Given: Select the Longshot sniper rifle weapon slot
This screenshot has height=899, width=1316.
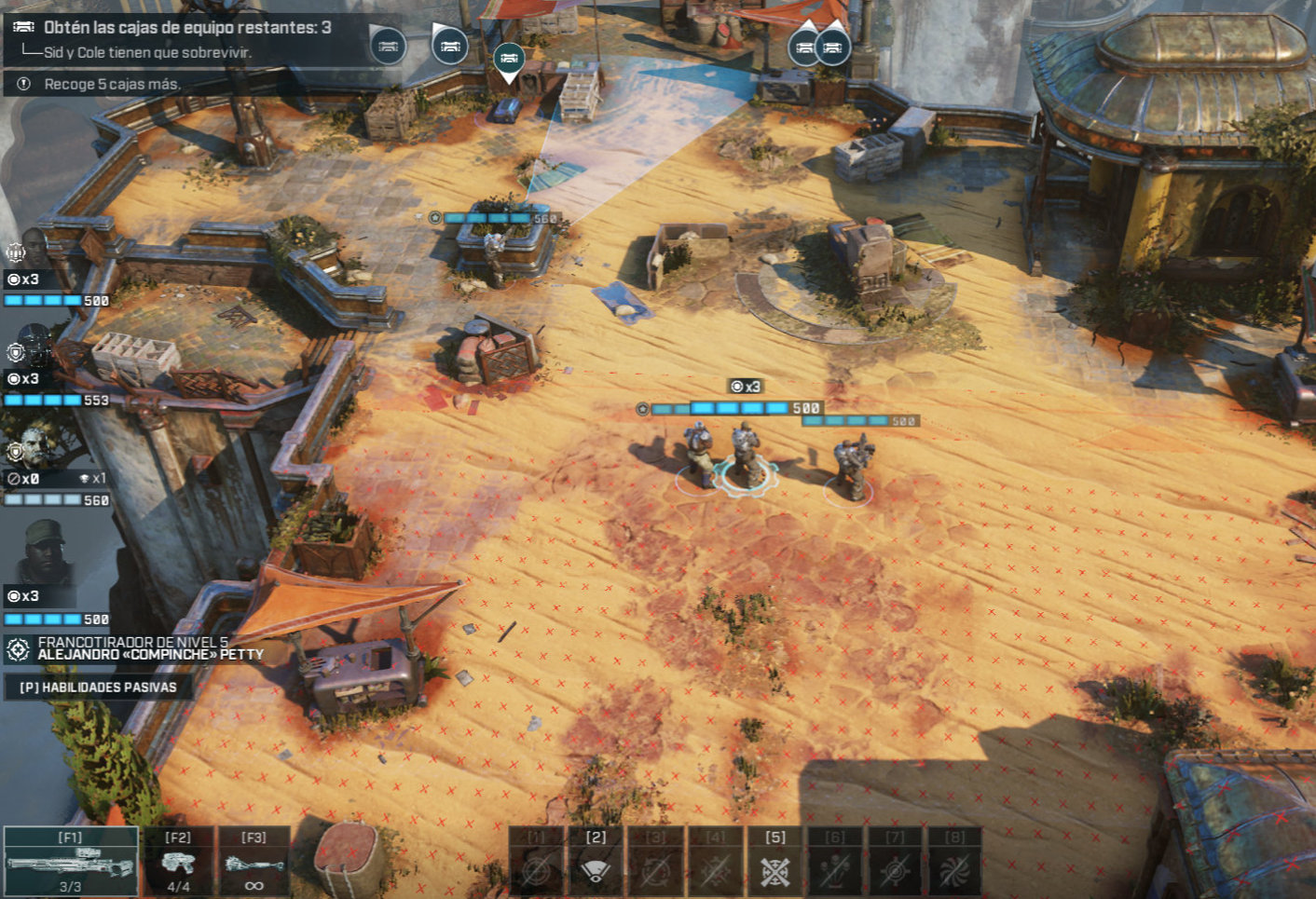Looking at the screenshot, I should pos(71,861).
